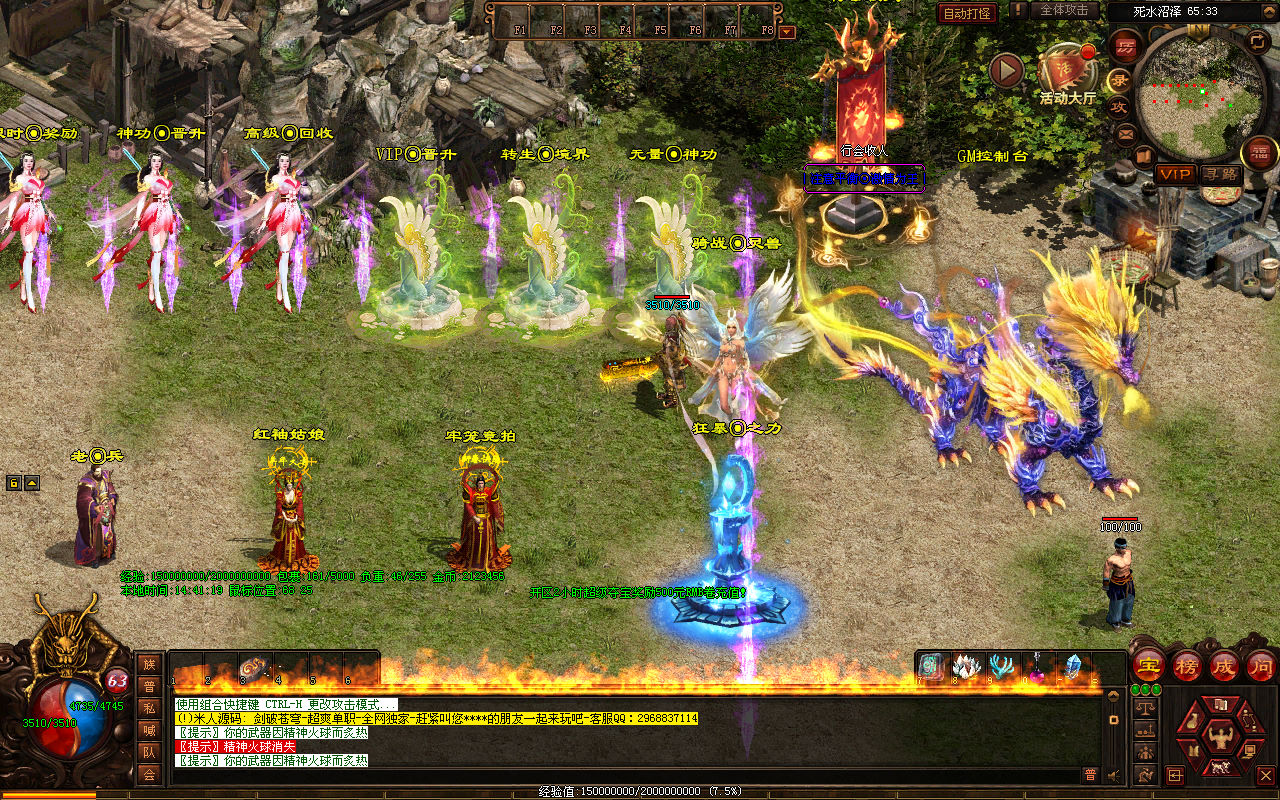Click the 自动打怪 auto-fight button
Image resolution: width=1280 pixels, height=800 pixels.
pyautogui.click(x=967, y=13)
